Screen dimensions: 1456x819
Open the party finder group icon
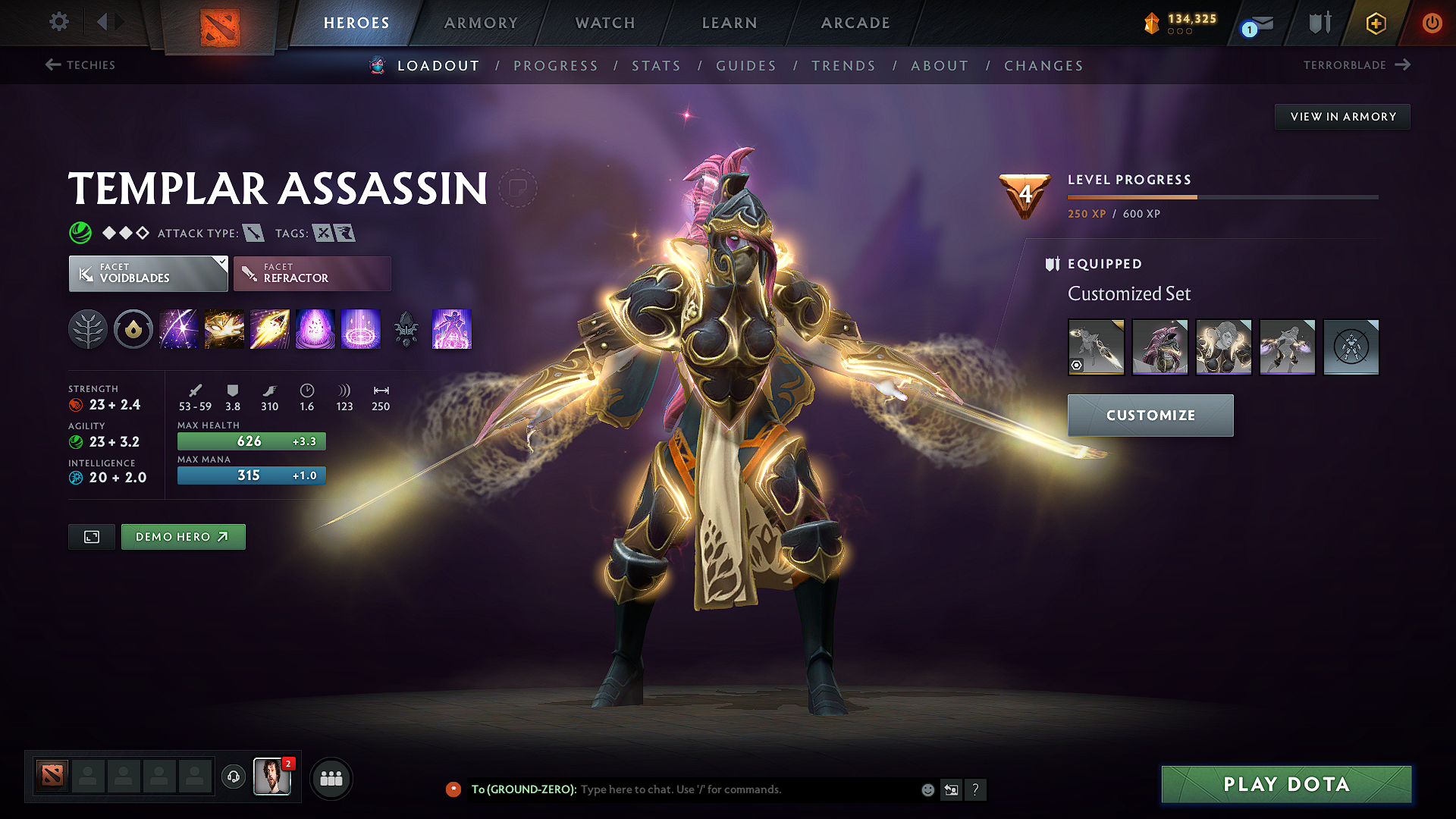pos(330,778)
